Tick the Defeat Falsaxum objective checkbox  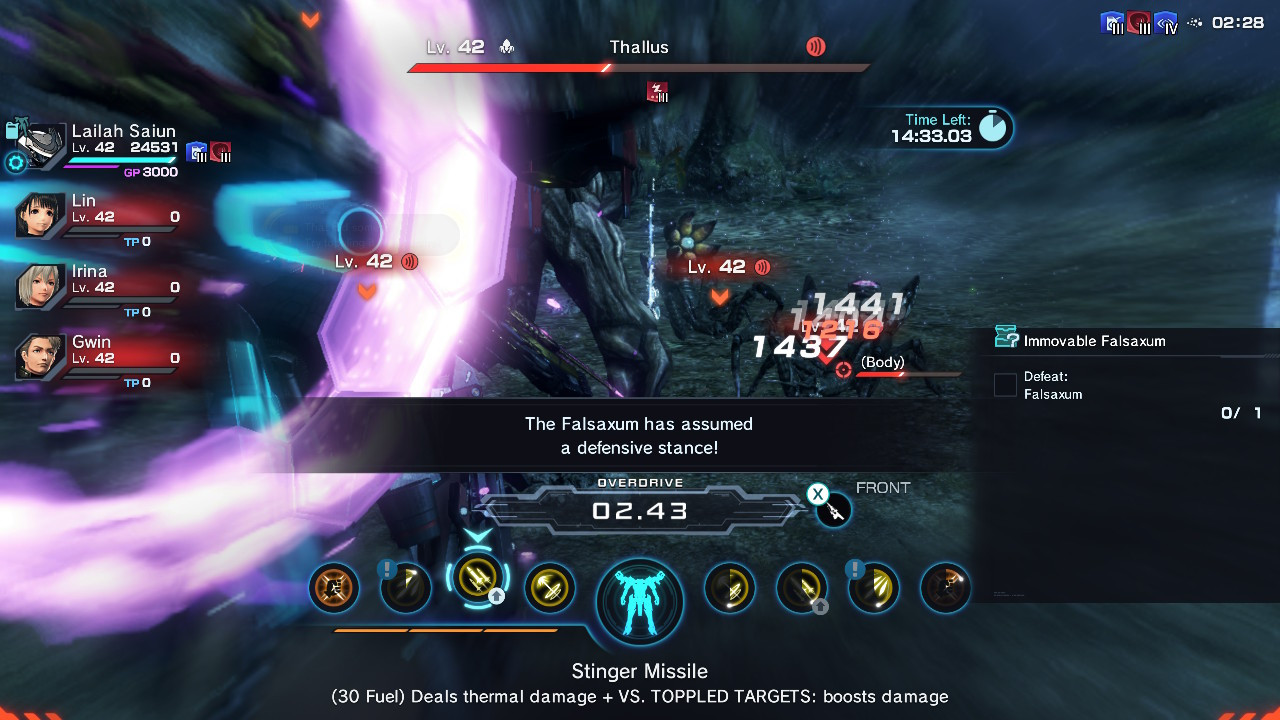(x=1005, y=385)
